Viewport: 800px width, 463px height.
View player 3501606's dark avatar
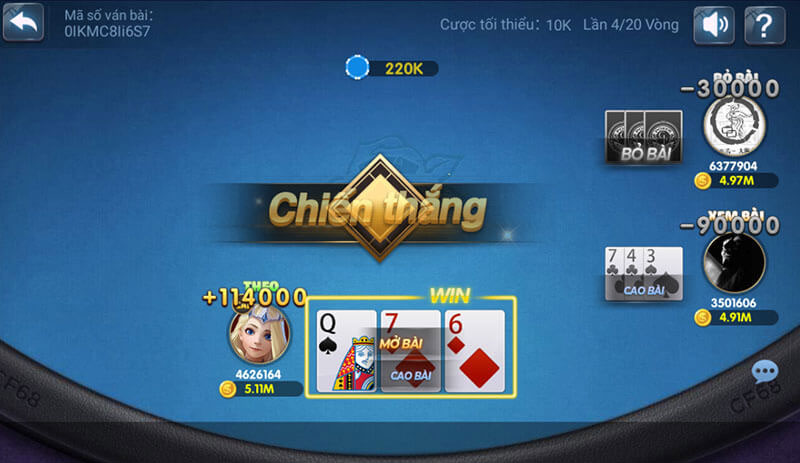(x=733, y=262)
